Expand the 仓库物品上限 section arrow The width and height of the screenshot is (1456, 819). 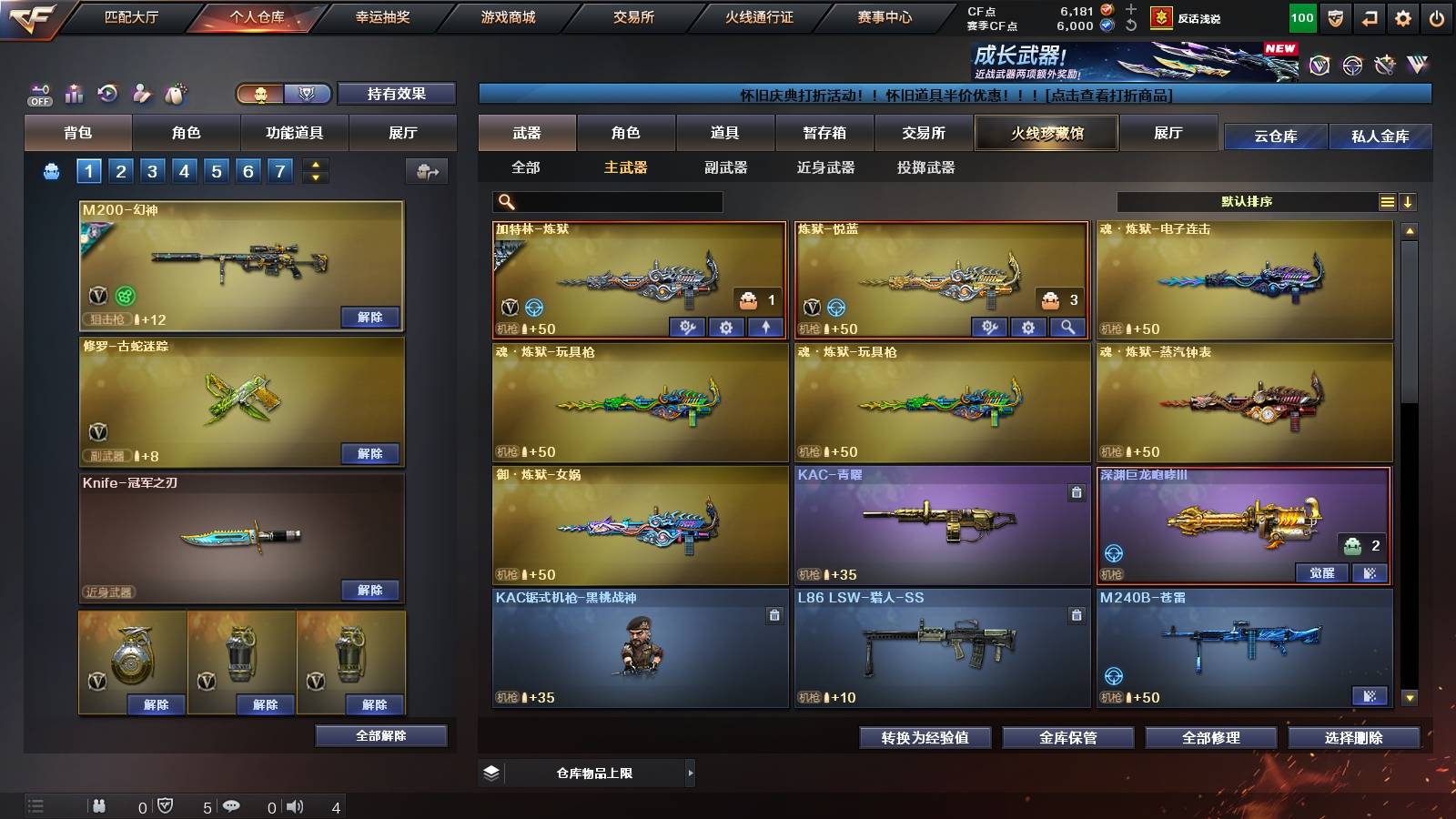(690, 773)
